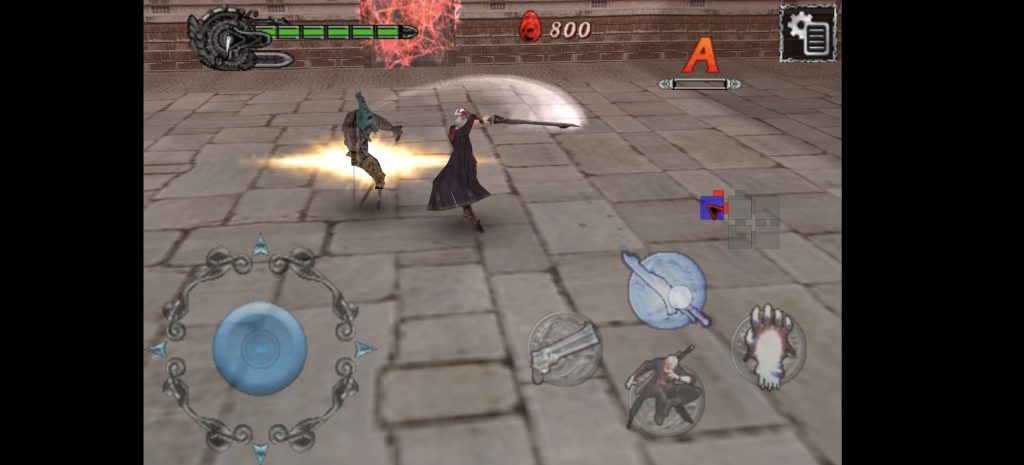1024x465 pixels.
Task: Tap the joystick's right arrow
Action: (x=365, y=349)
